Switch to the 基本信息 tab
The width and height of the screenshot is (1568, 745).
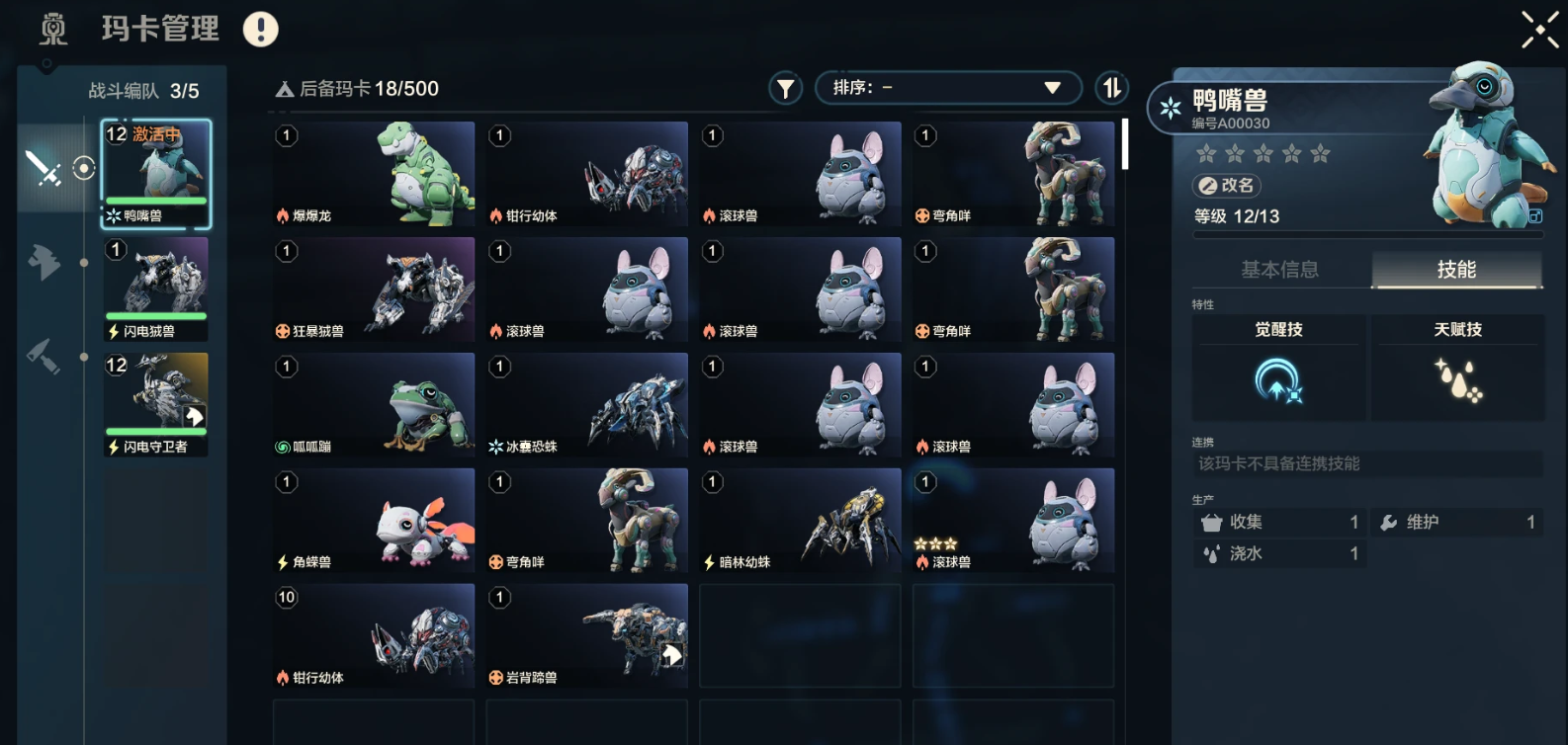pos(1279,270)
